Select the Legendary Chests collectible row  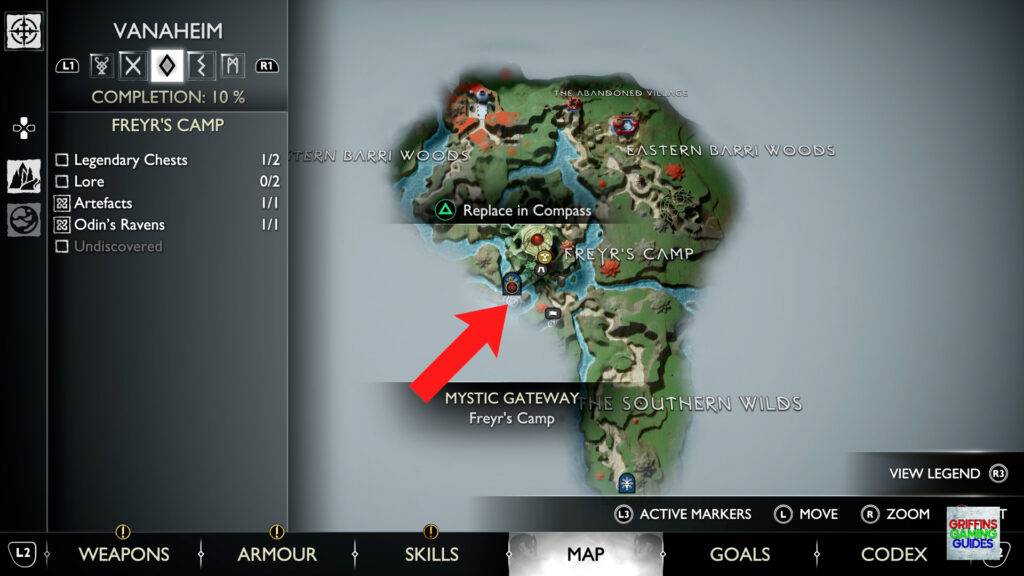130,160
